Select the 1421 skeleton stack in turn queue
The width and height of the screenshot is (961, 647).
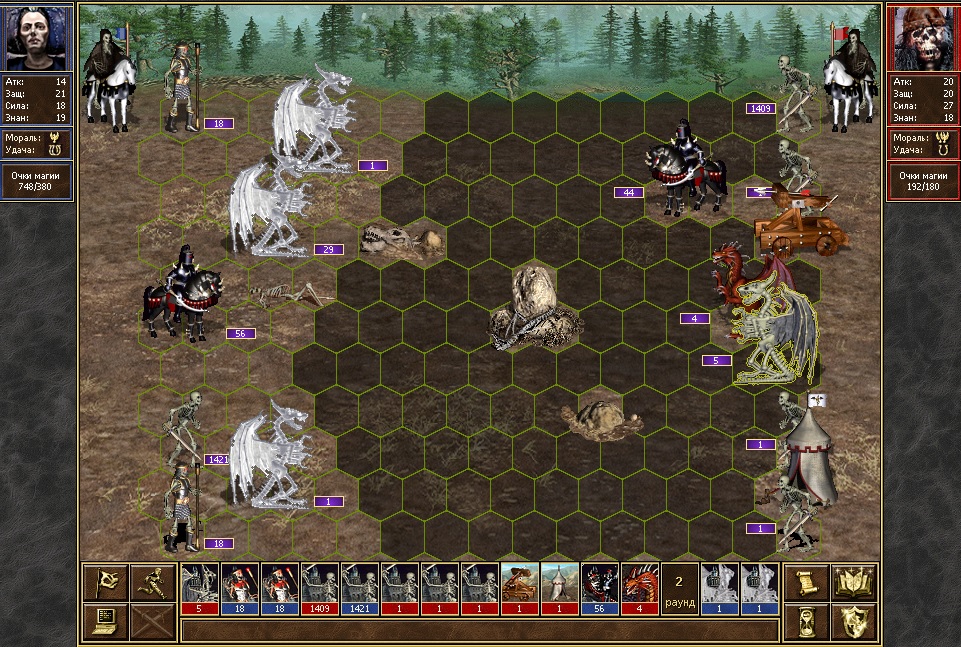359,587
